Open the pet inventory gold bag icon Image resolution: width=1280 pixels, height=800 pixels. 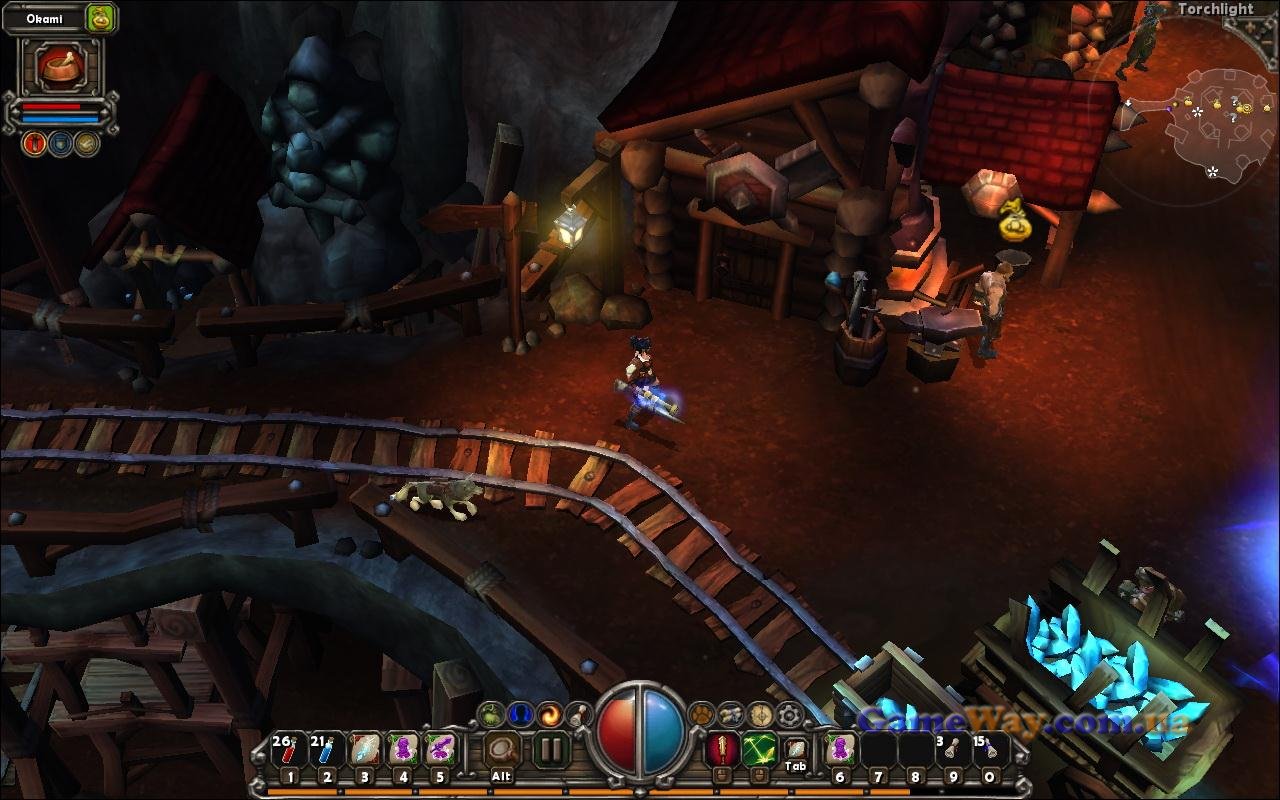coord(100,18)
